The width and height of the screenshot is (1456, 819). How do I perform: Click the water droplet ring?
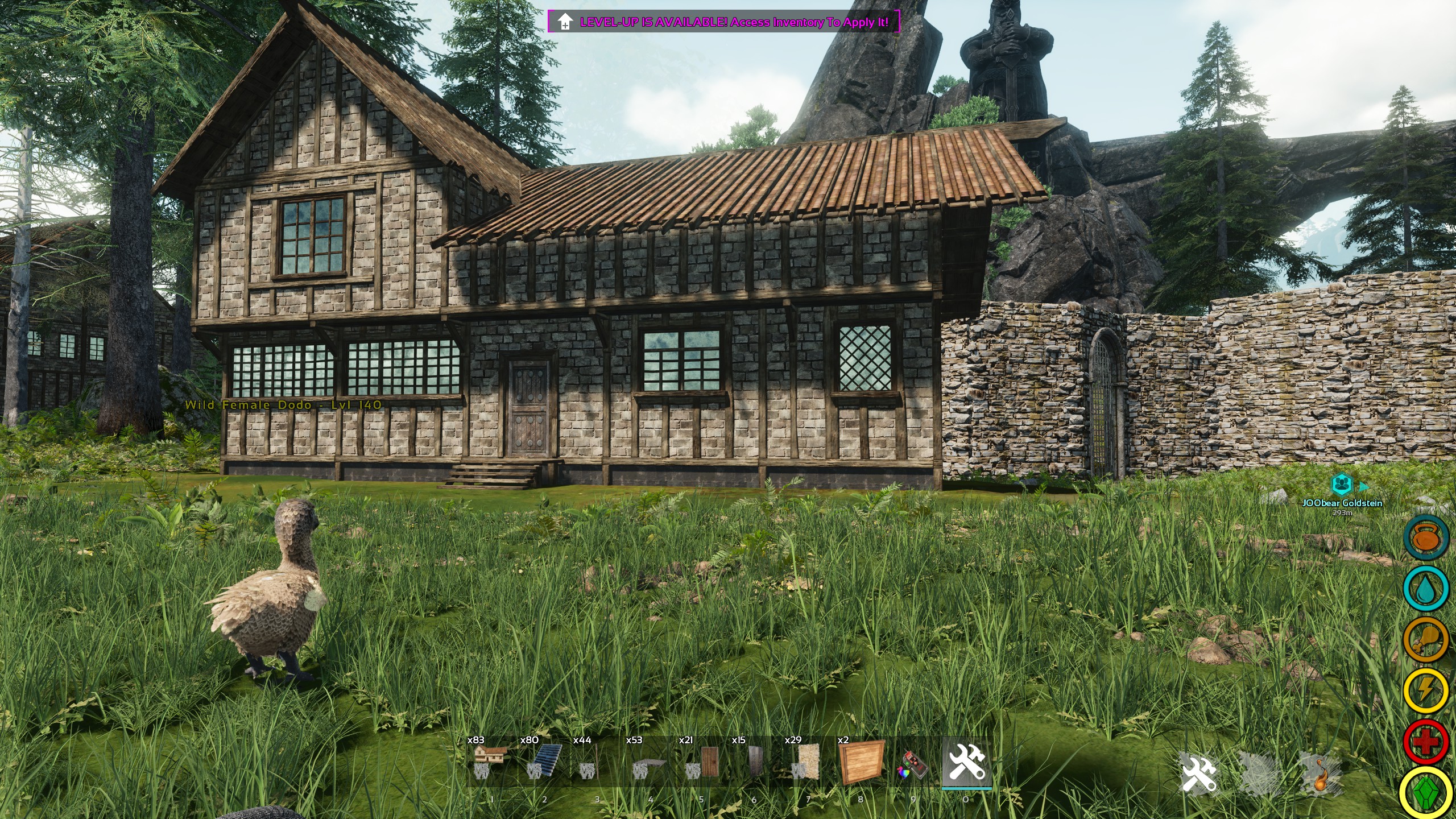[x=1426, y=589]
